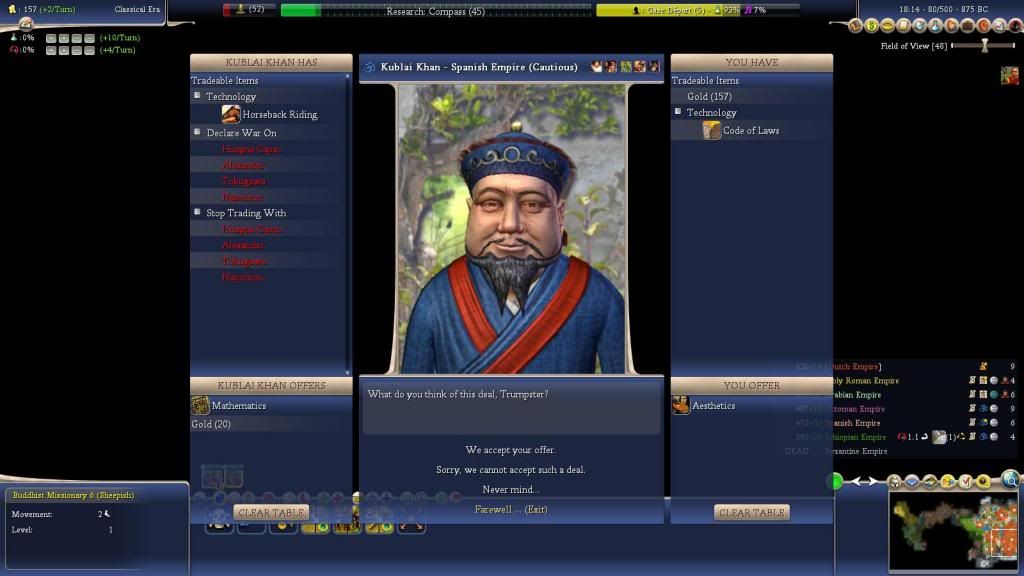1024x576 pixels.
Task: Collapse the "Stop Trading With" list
Action: coord(198,212)
